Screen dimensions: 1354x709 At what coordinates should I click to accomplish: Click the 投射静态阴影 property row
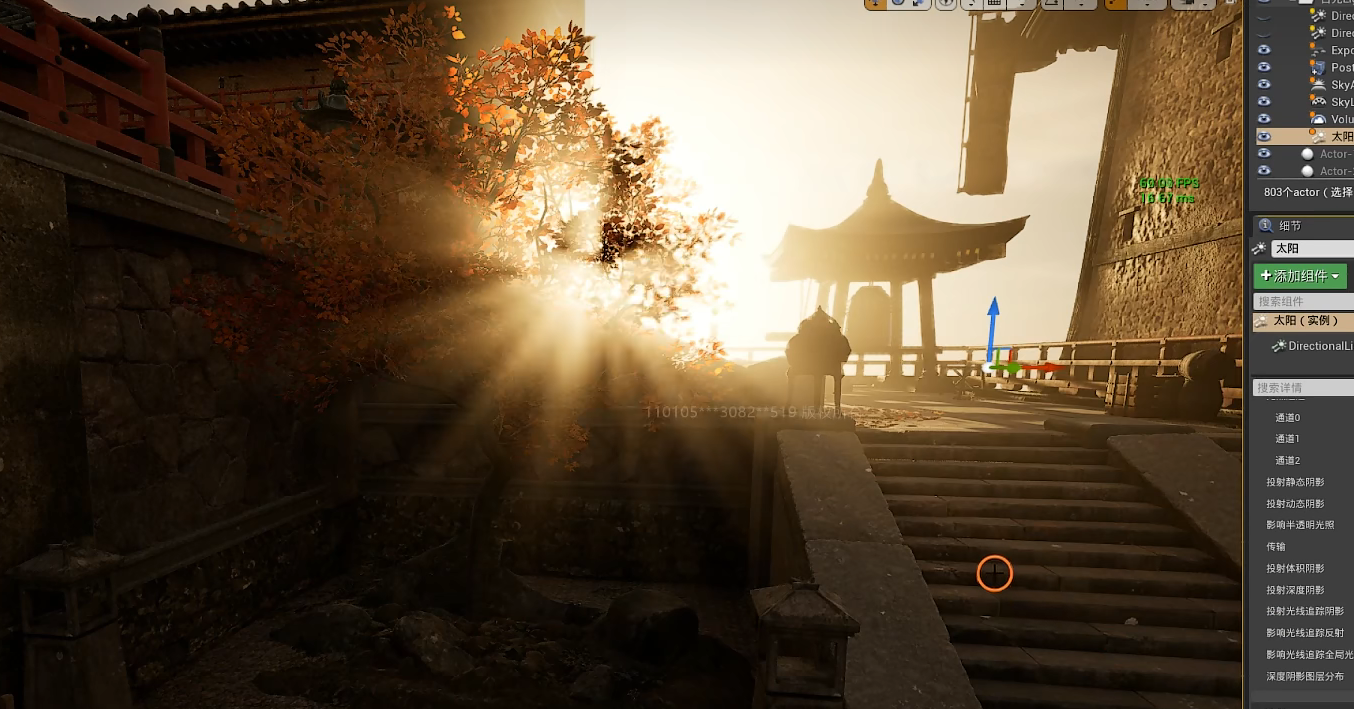(x=1295, y=482)
